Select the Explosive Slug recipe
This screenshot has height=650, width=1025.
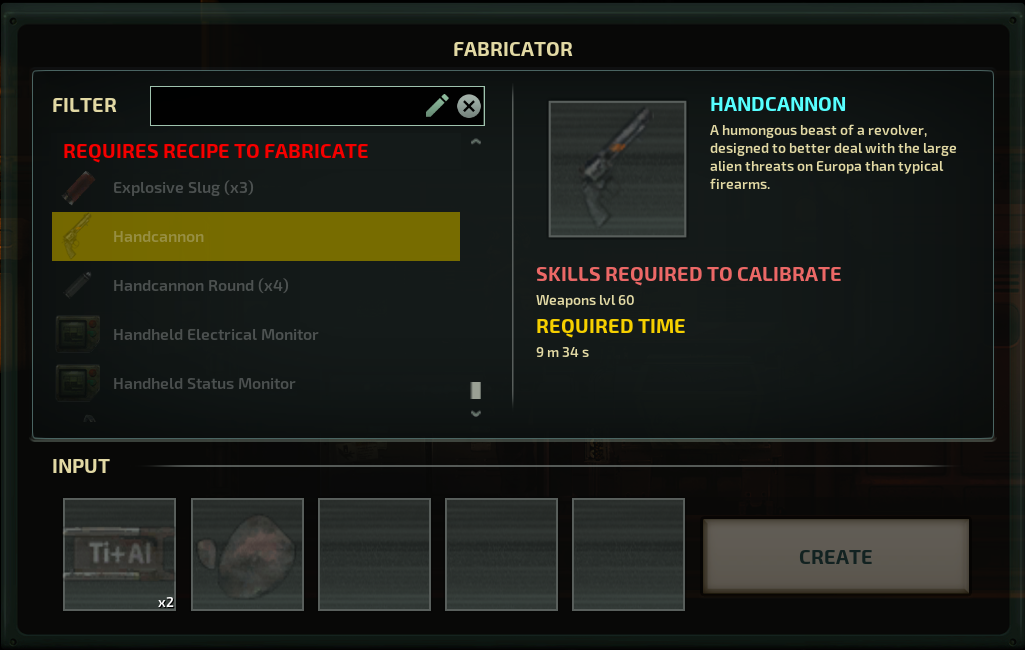click(x=255, y=188)
